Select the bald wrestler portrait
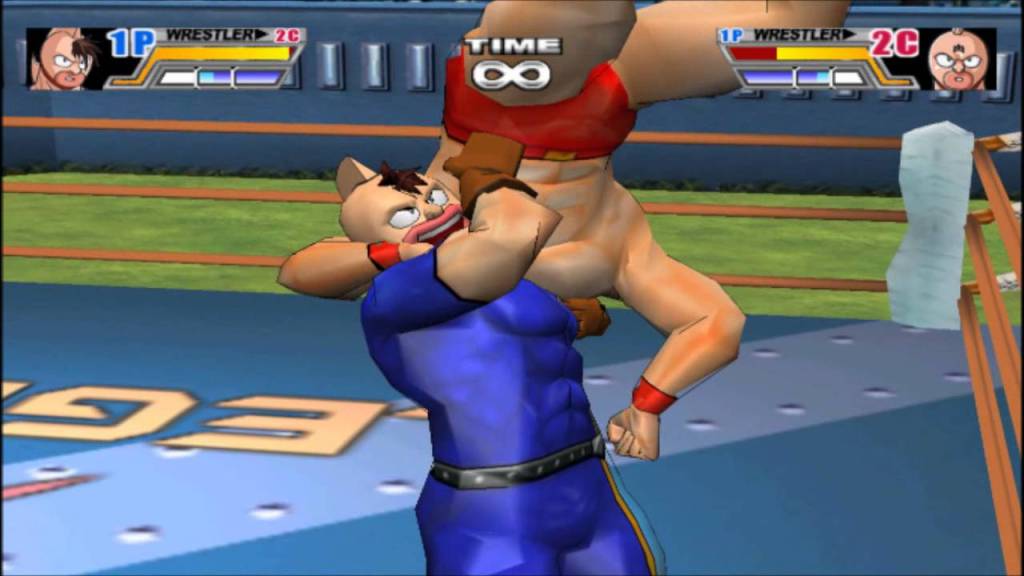The height and width of the screenshot is (576, 1024). tap(958, 59)
